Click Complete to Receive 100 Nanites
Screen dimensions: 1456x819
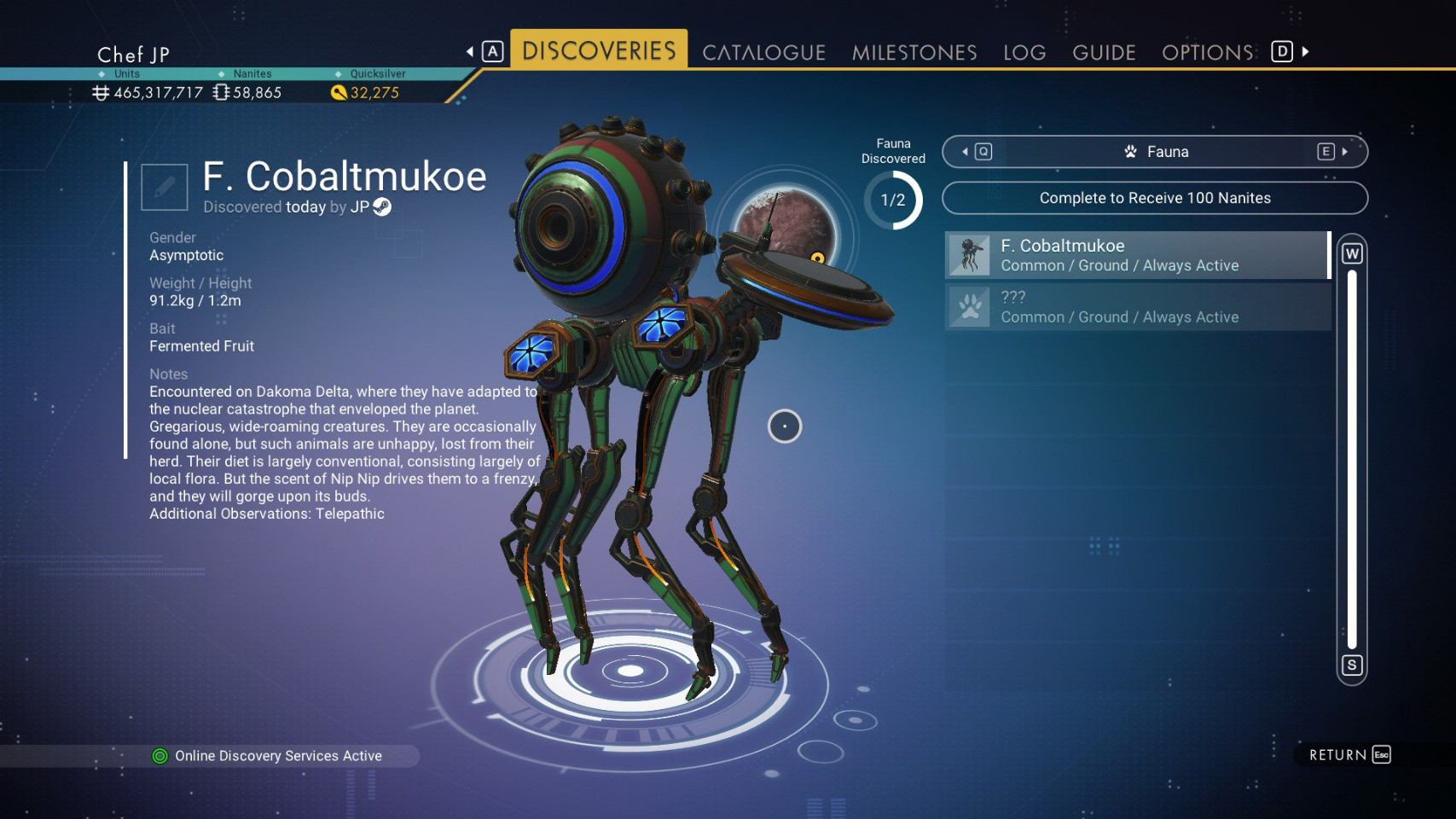[x=1154, y=198]
